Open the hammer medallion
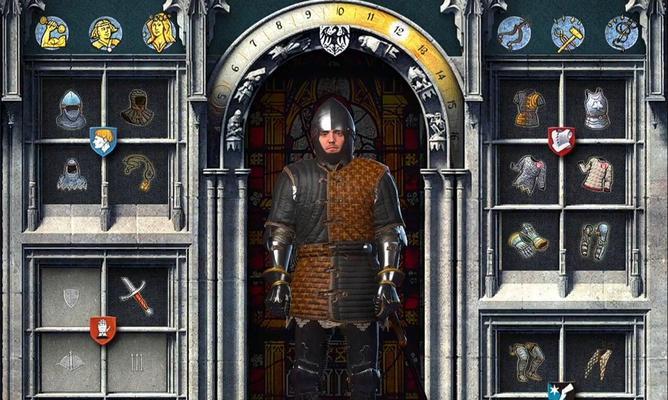Image resolution: width=668 pixels, height=400 pixels. [x=568, y=33]
